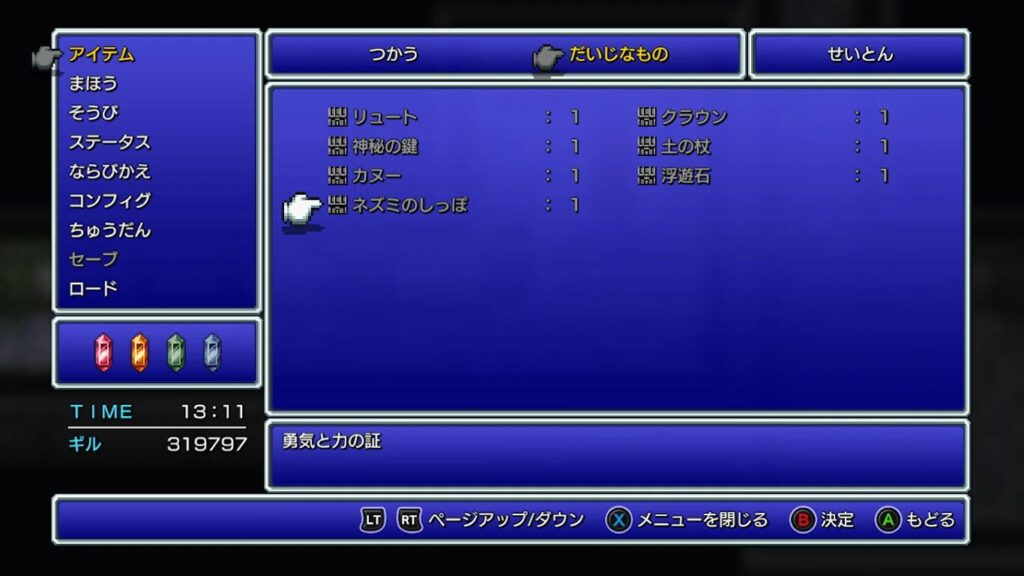
Task: Switch to the だいじなもの tab
Action: pyautogui.click(x=618, y=55)
